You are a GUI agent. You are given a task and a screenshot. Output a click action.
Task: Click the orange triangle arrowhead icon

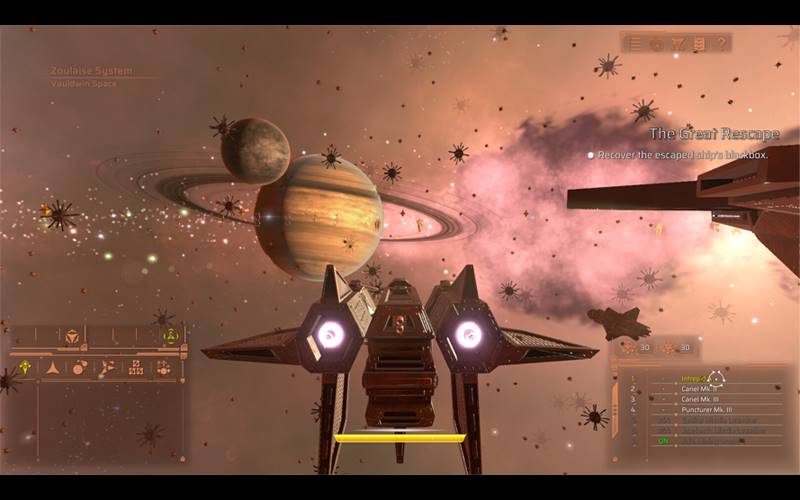[x=52, y=368]
